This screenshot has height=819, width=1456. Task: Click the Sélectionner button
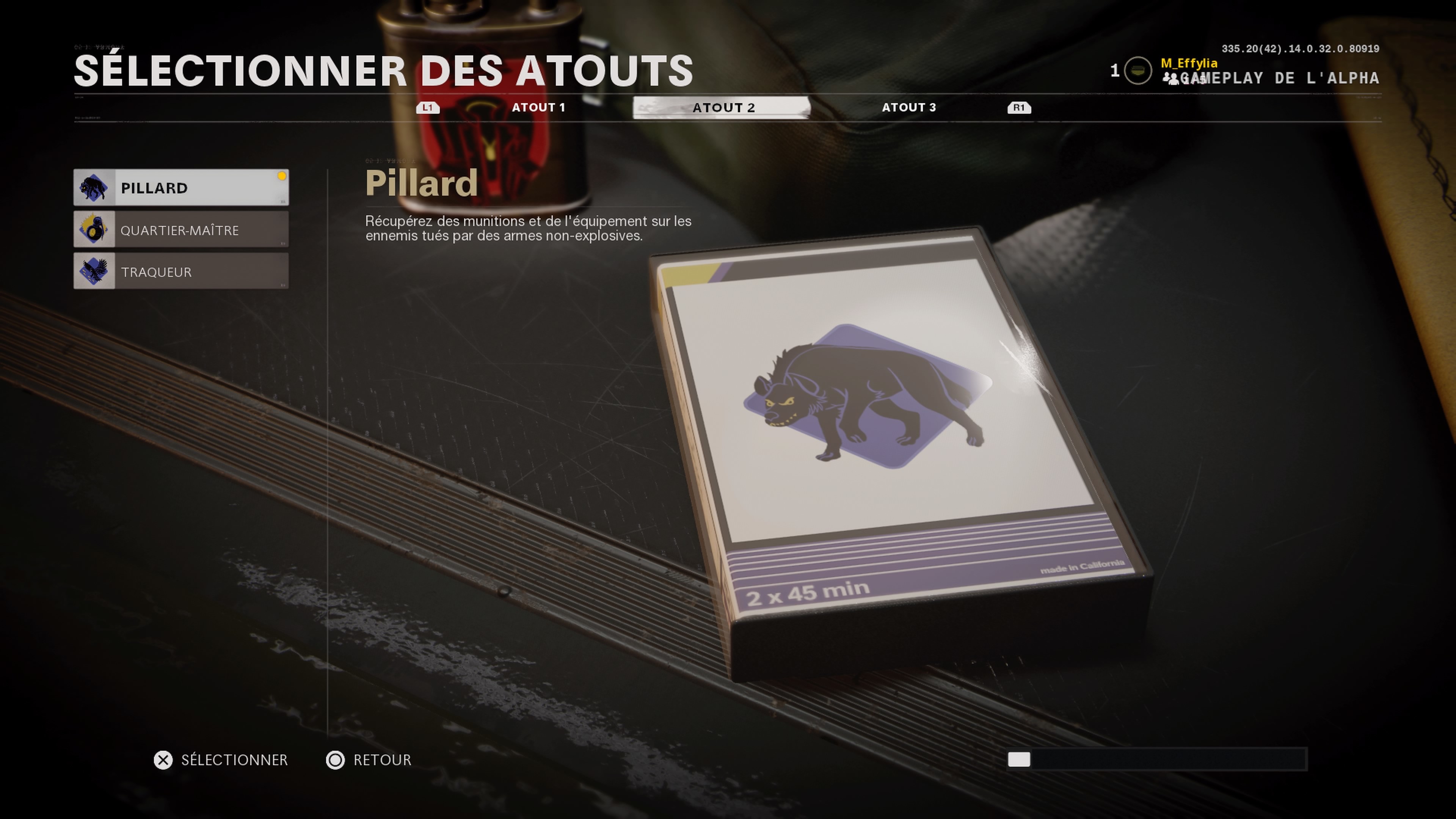(233, 760)
